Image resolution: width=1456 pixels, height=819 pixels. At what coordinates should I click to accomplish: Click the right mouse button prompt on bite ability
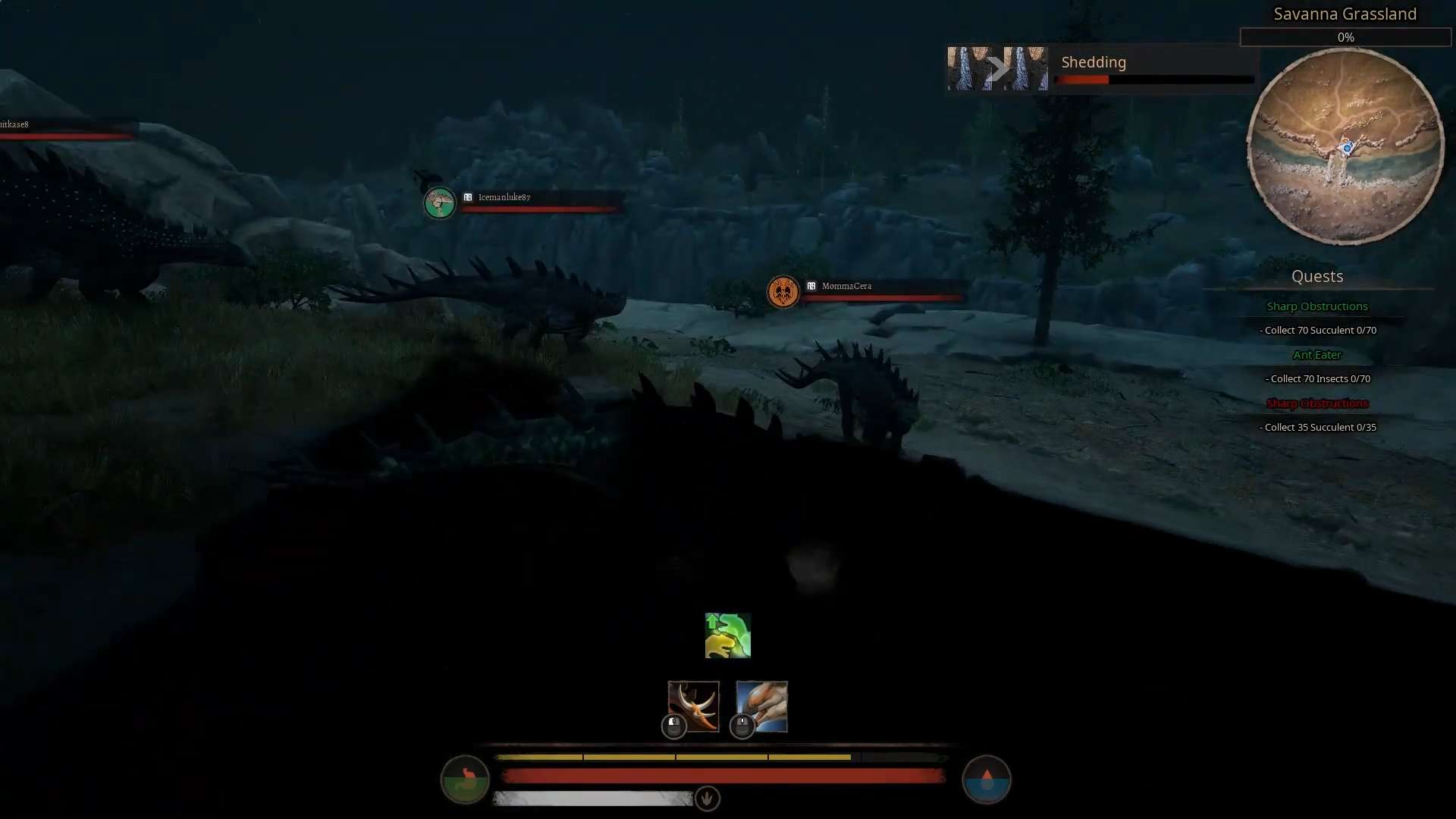(741, 724)
